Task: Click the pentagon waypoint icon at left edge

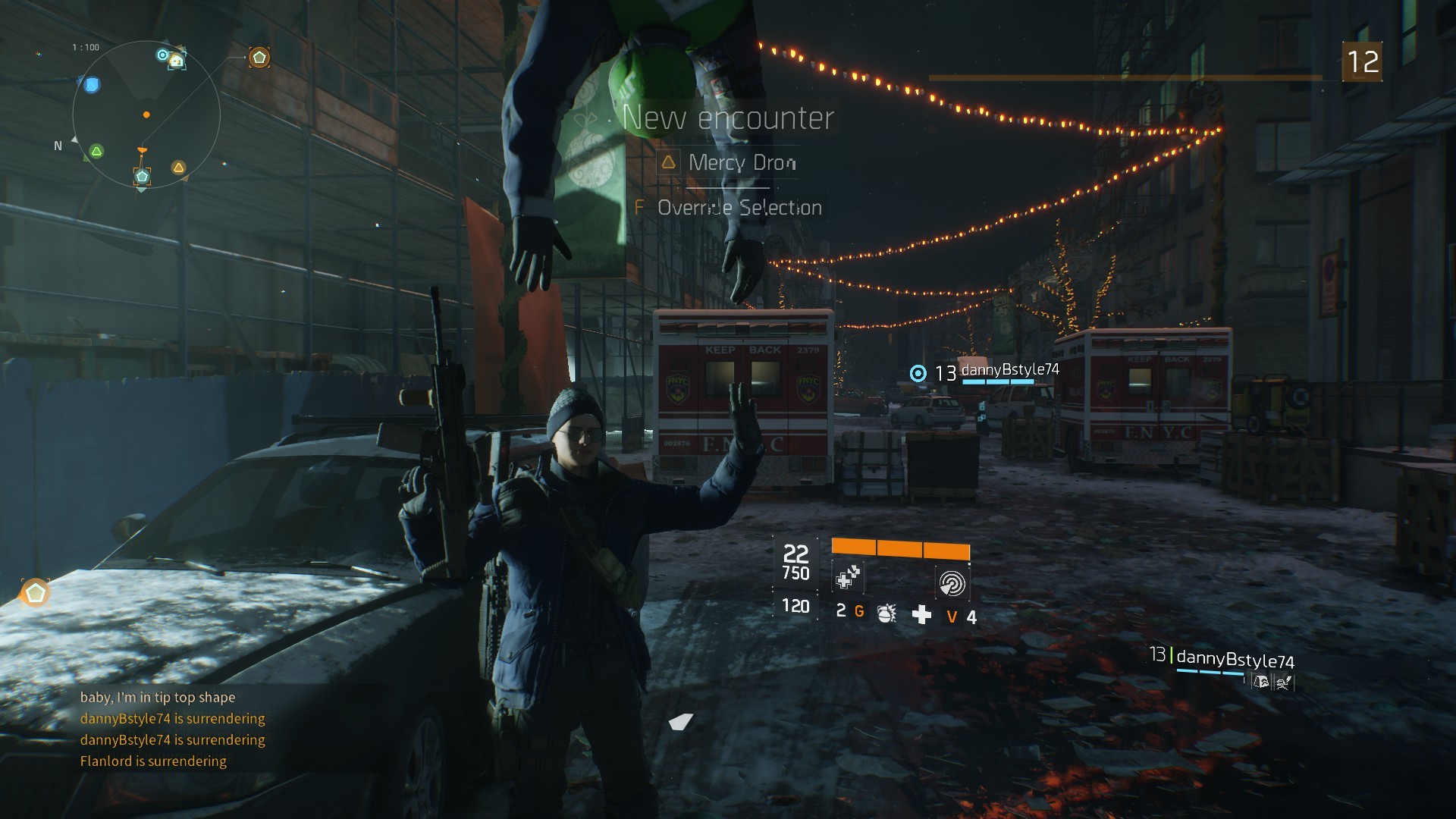Action: tap(35, 593)
